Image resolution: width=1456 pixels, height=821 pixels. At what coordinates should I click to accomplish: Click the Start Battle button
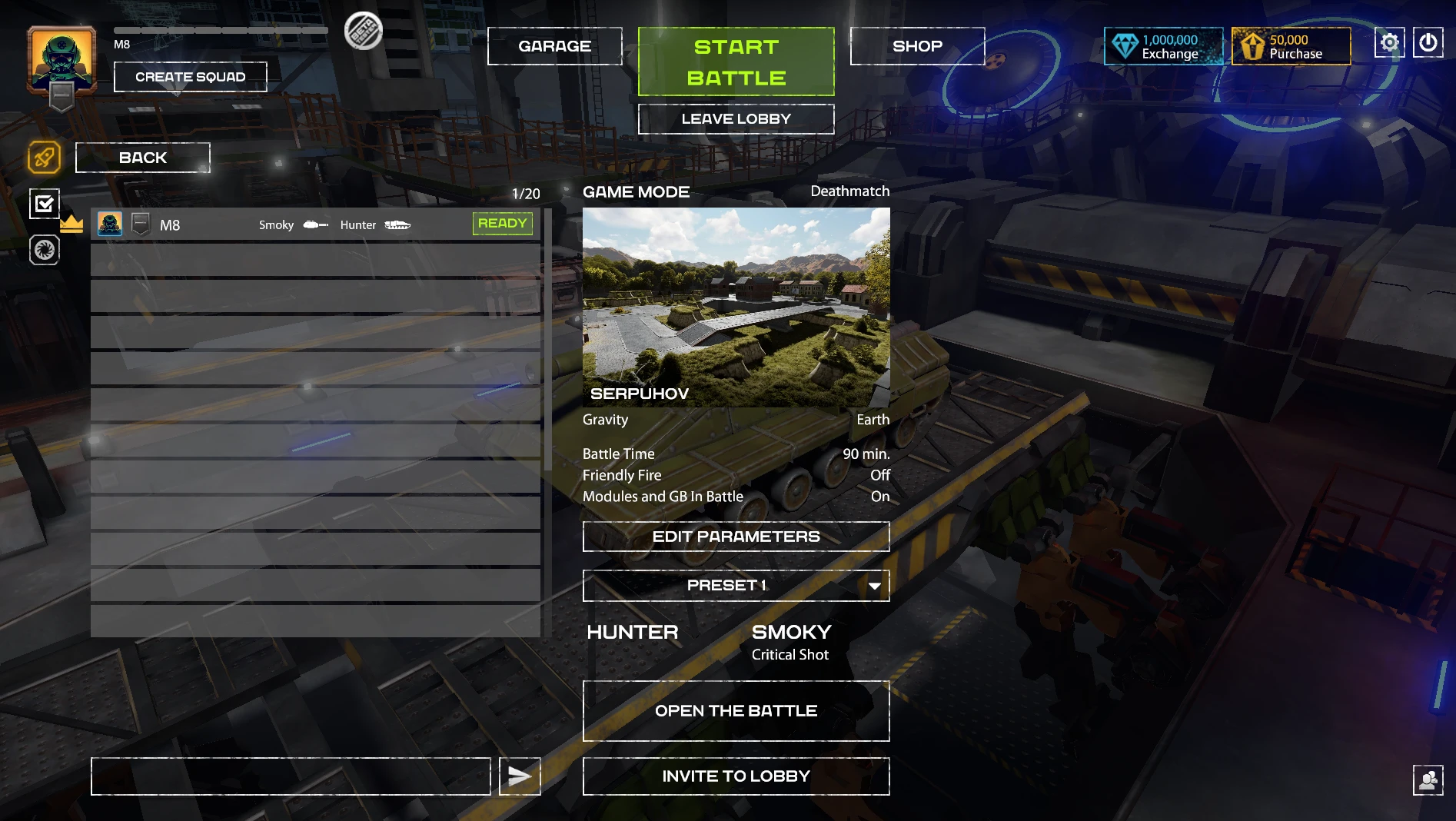pyautogui.click(x=736, y=61)
